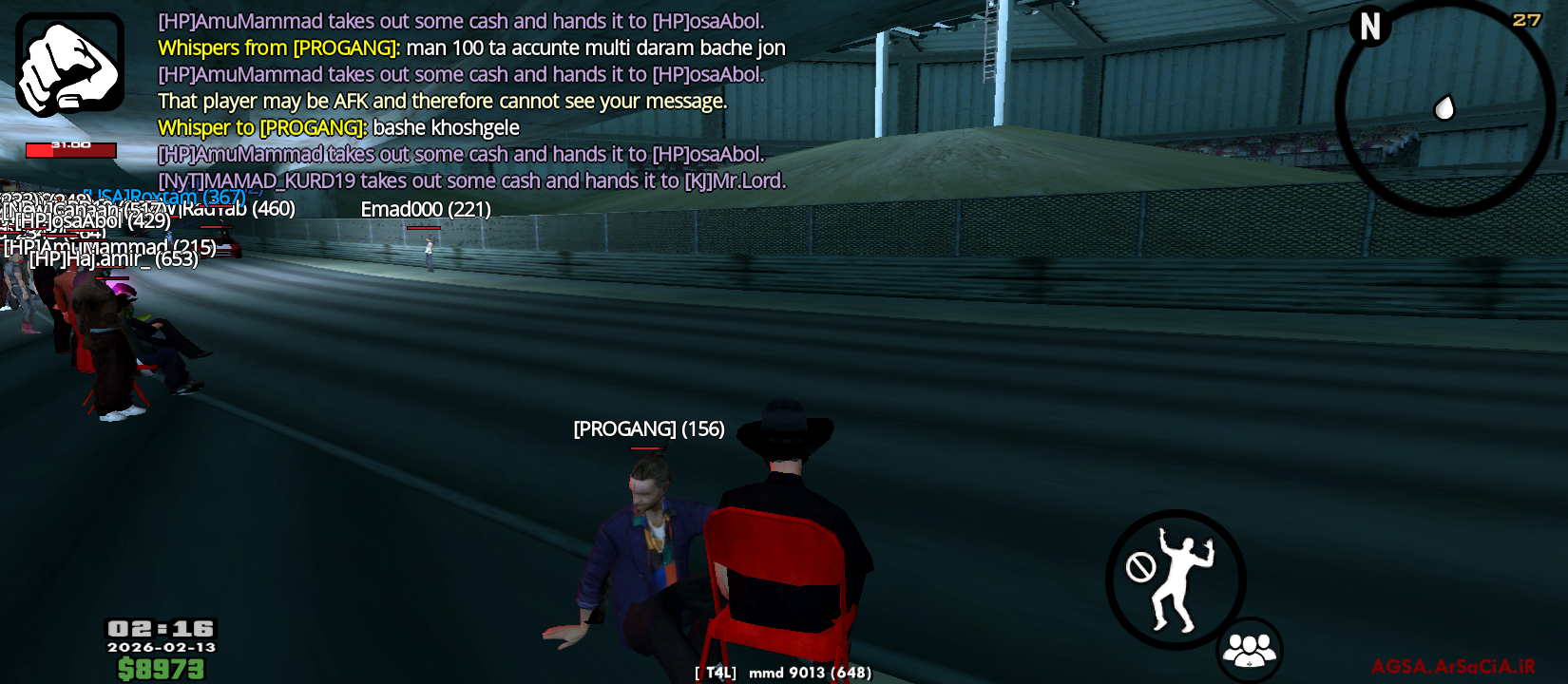Select the [PROGANG] (156) nametag
The height and width of the screenshot is (684, 1568).
(647, 429)
